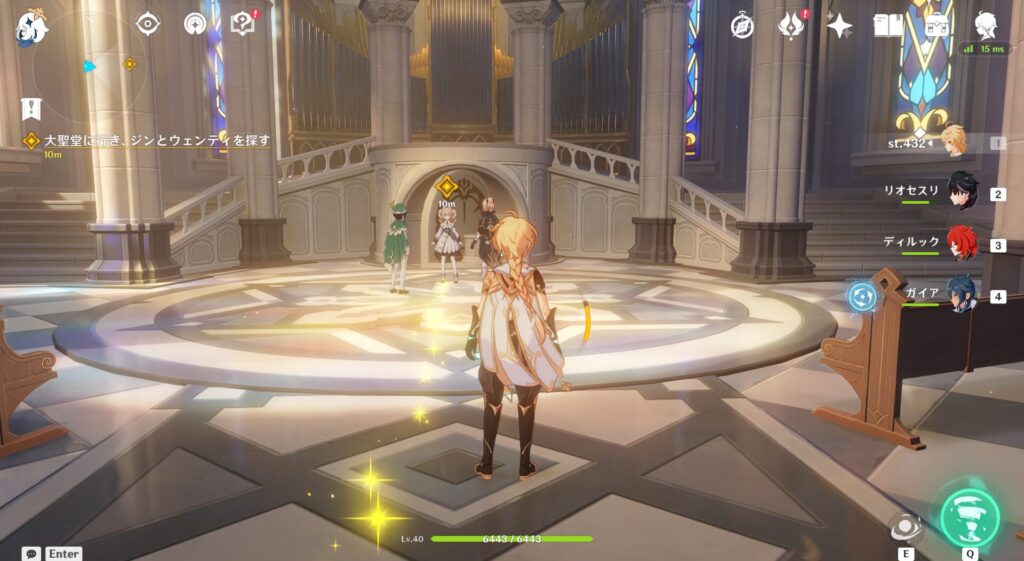Screen dimensions: 1024x561
Task: Click the round arch-shaped icon beside minimap
Action: [x=195, y=24]
